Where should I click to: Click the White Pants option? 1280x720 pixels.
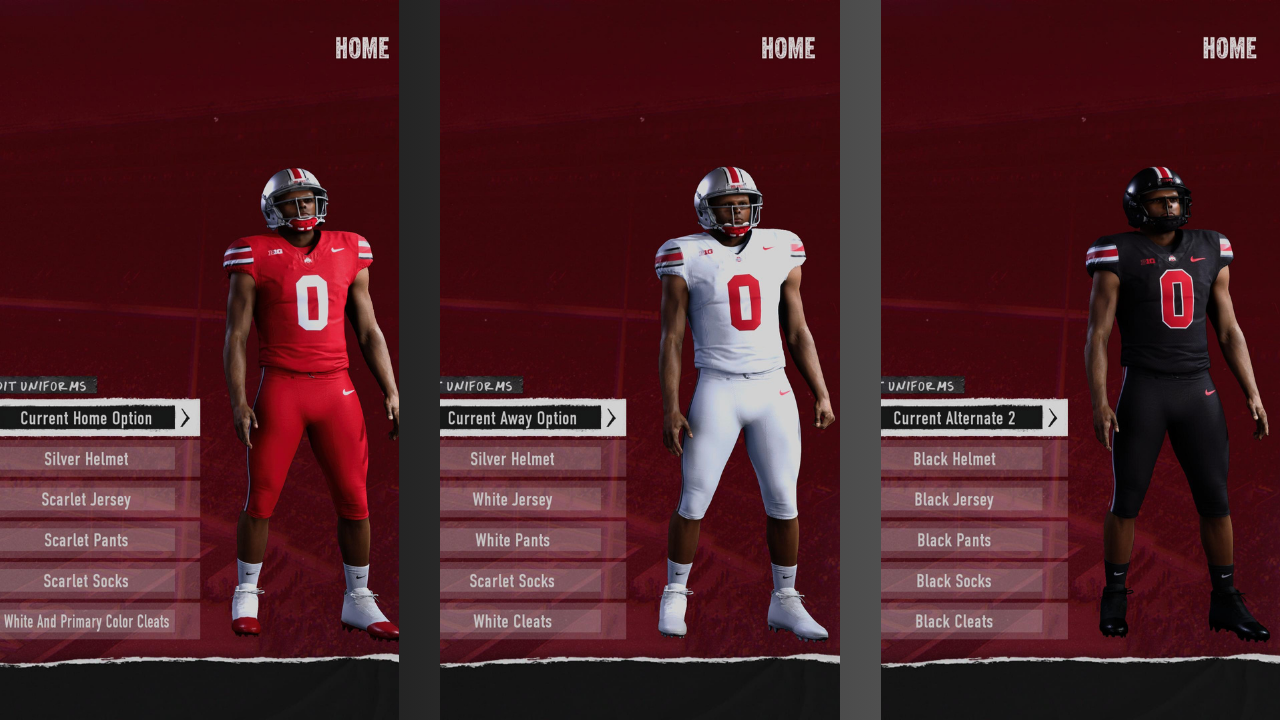(513, 540)
